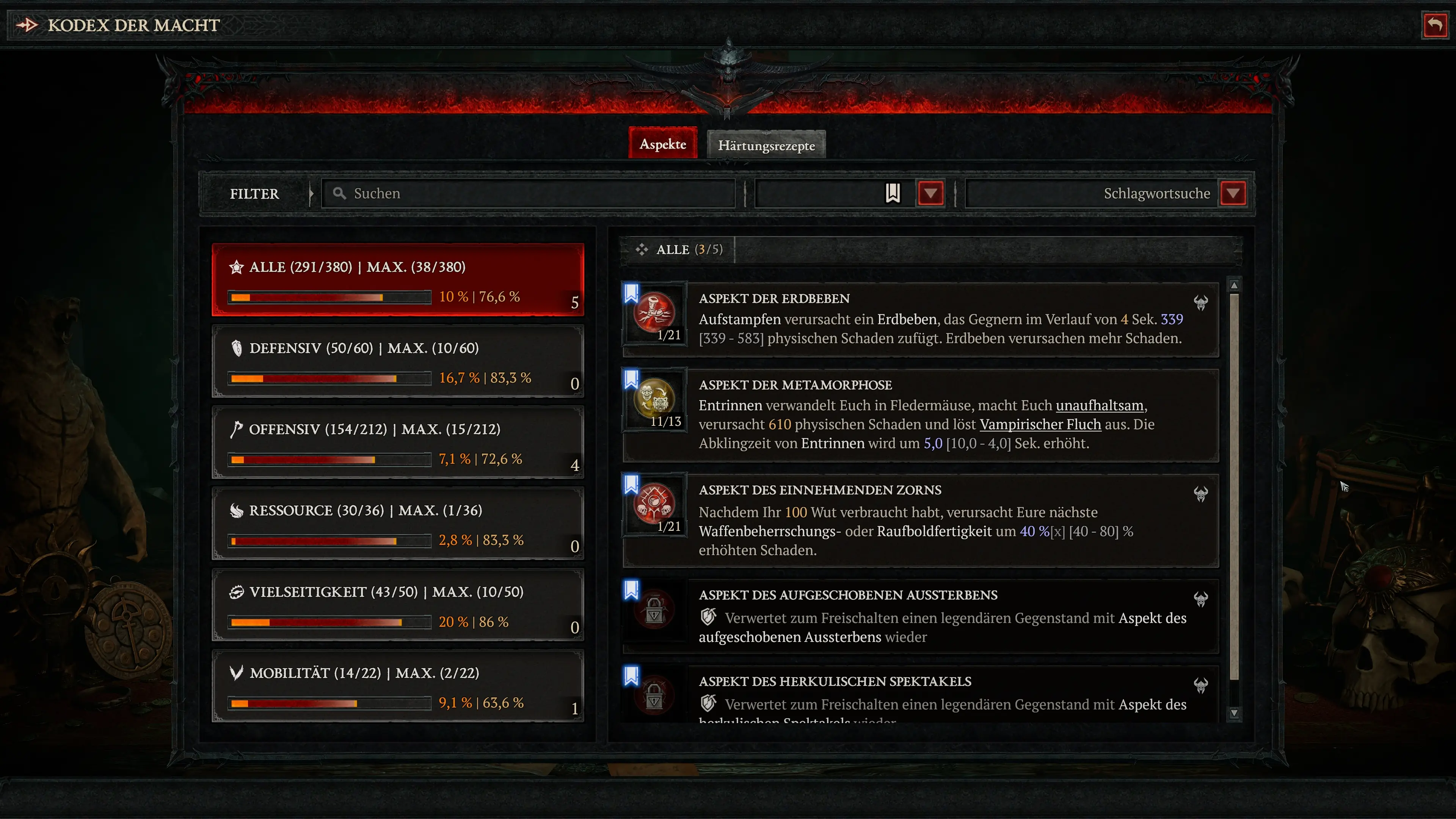Open the bookmark filter dropdown
Screen dimensions: 1456x819
coord(930,193)
